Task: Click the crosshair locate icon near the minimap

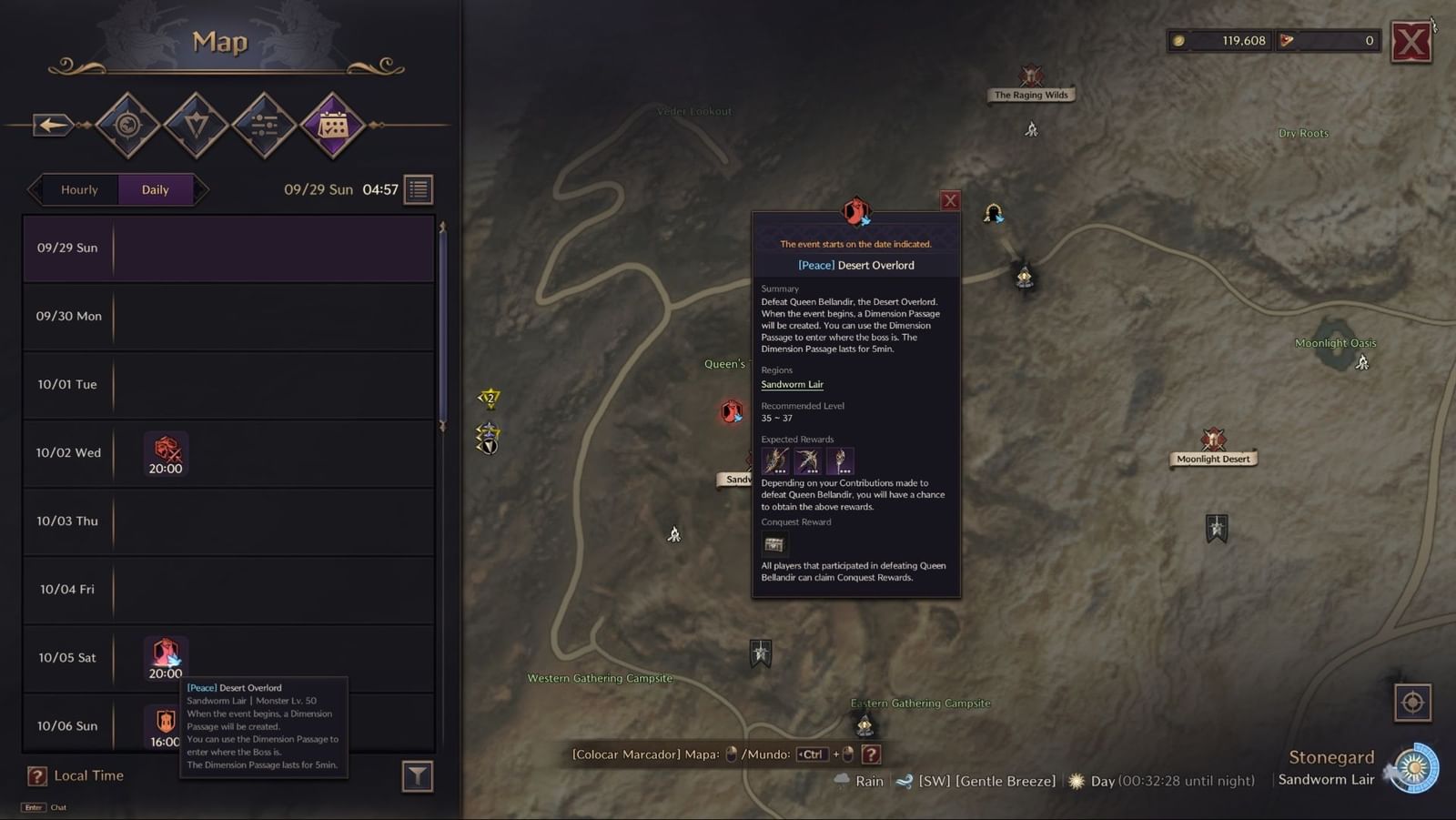Action: coord(1413,703)
